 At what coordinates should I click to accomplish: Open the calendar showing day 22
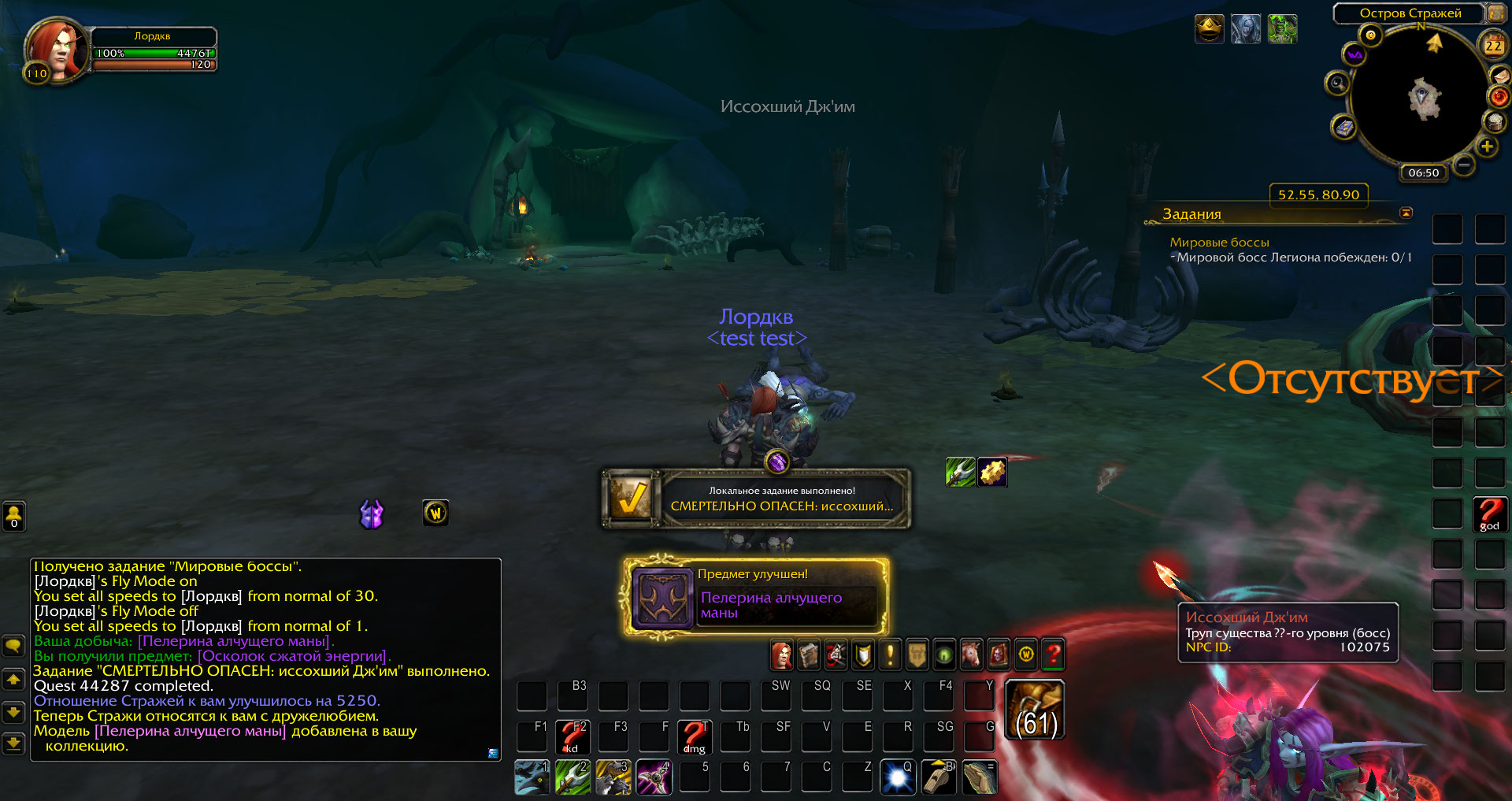click(x=1493, y=46)
